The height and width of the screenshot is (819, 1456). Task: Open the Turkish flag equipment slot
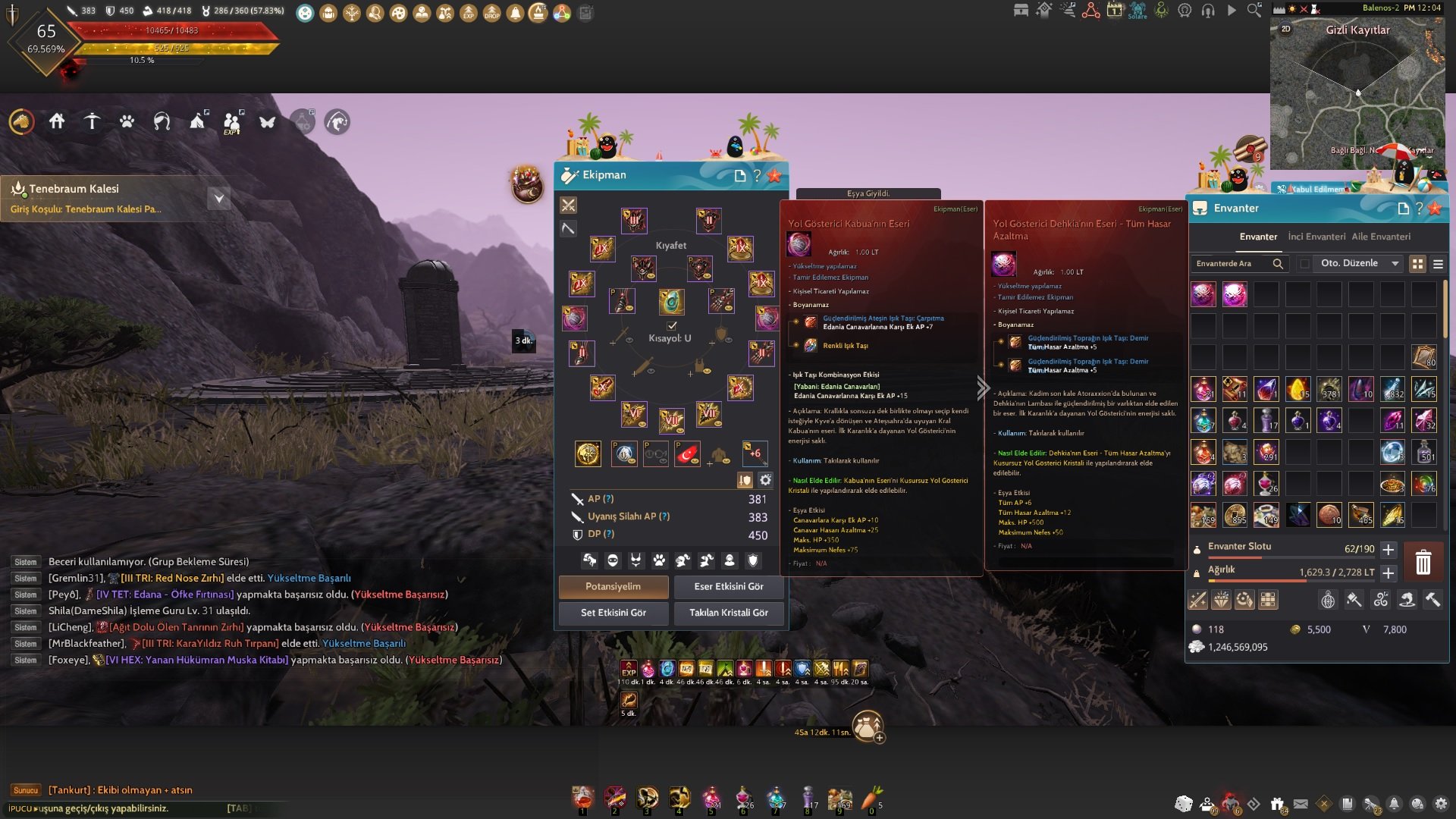tap(687, 454)
